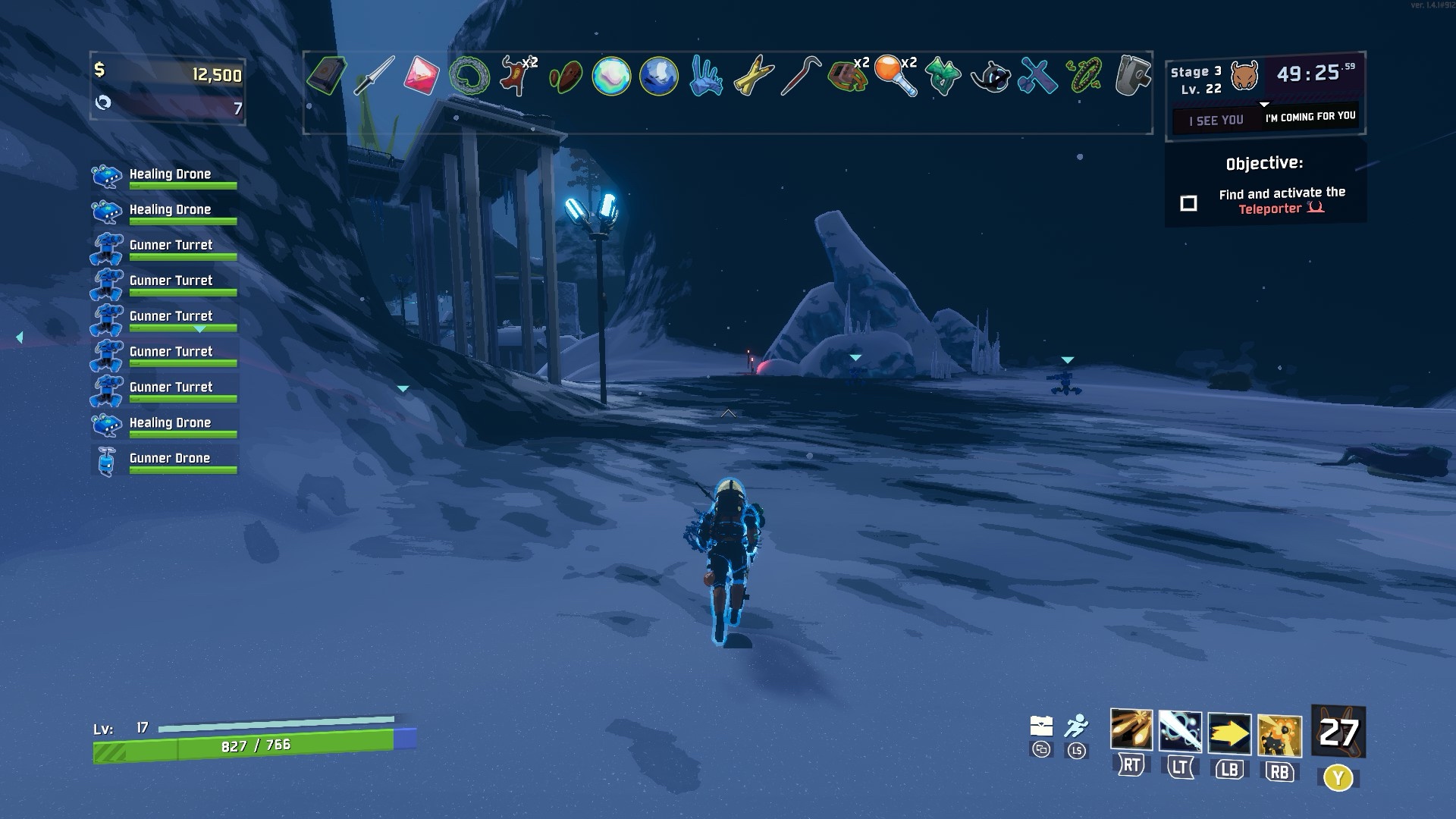Screen dimensions: 1456x819
Task: Activate the double shot primary skill
Action: tap(1131, 732)
